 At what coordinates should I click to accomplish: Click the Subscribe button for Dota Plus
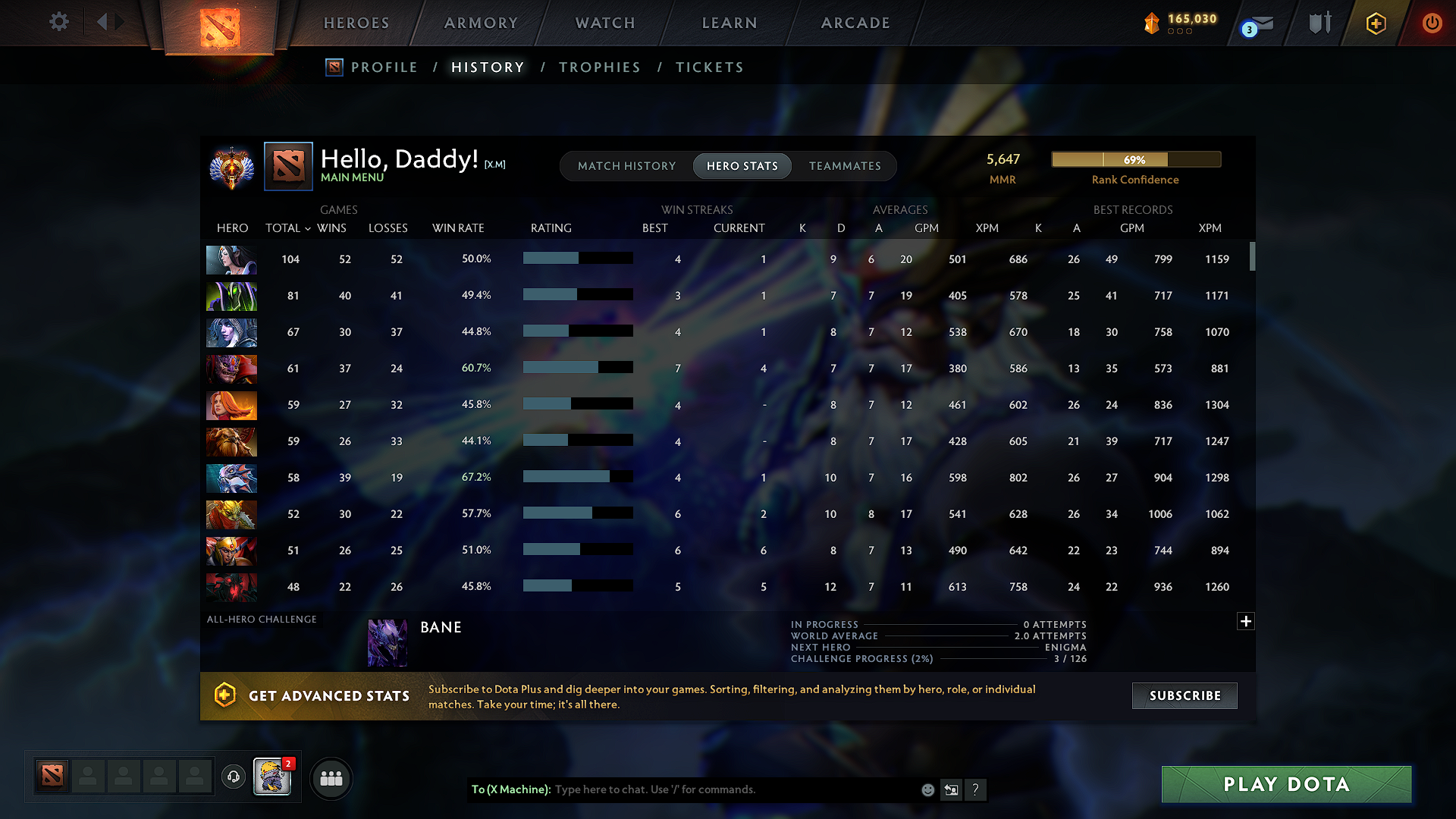[1184, 695]
